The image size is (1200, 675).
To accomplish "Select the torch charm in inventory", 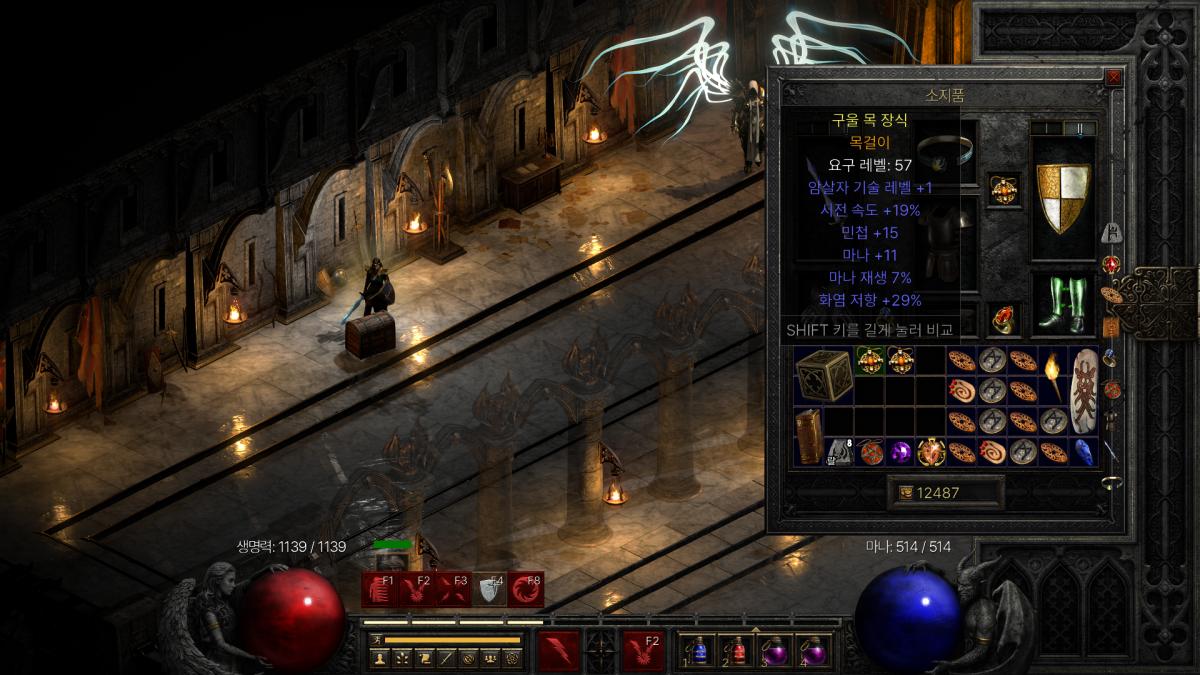I will coord(1053,375).
